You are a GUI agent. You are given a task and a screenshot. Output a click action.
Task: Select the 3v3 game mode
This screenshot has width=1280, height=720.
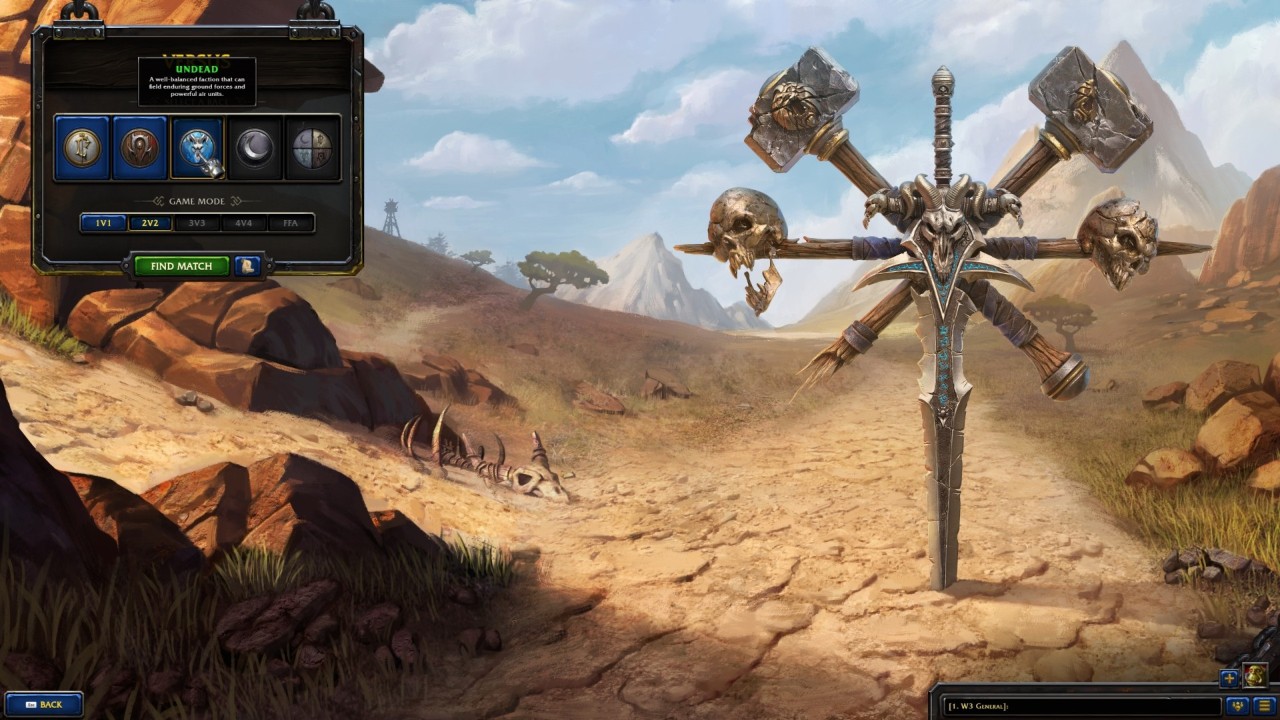point(196,223)
